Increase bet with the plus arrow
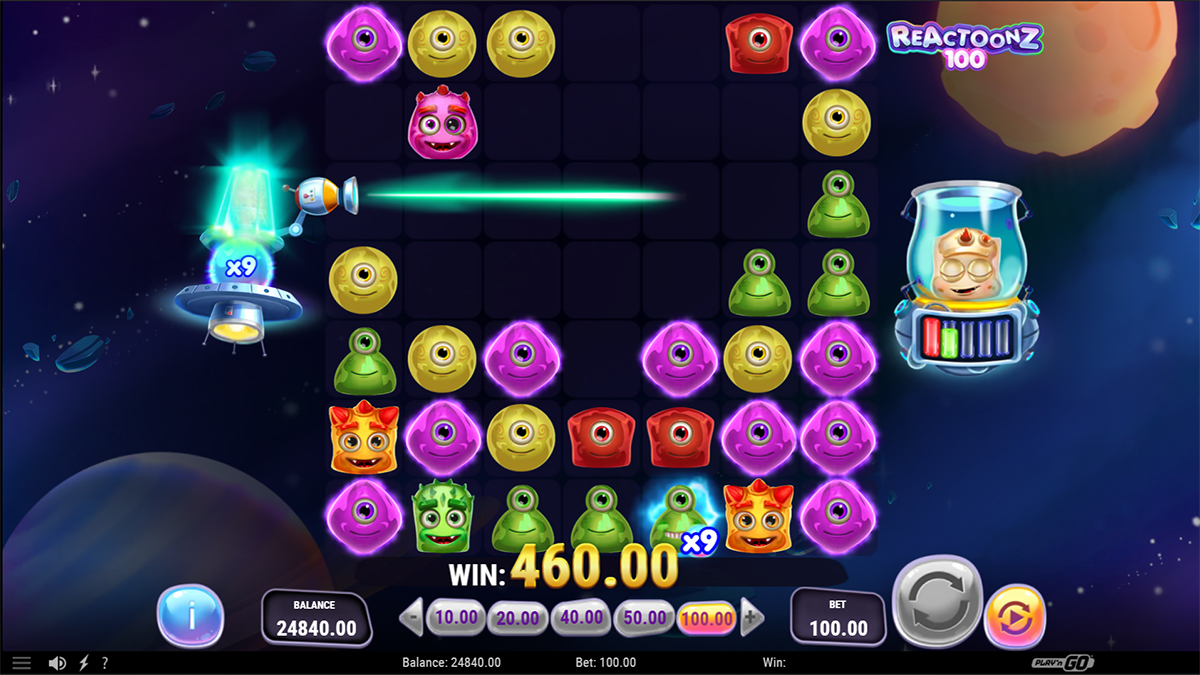 point(752,617)
